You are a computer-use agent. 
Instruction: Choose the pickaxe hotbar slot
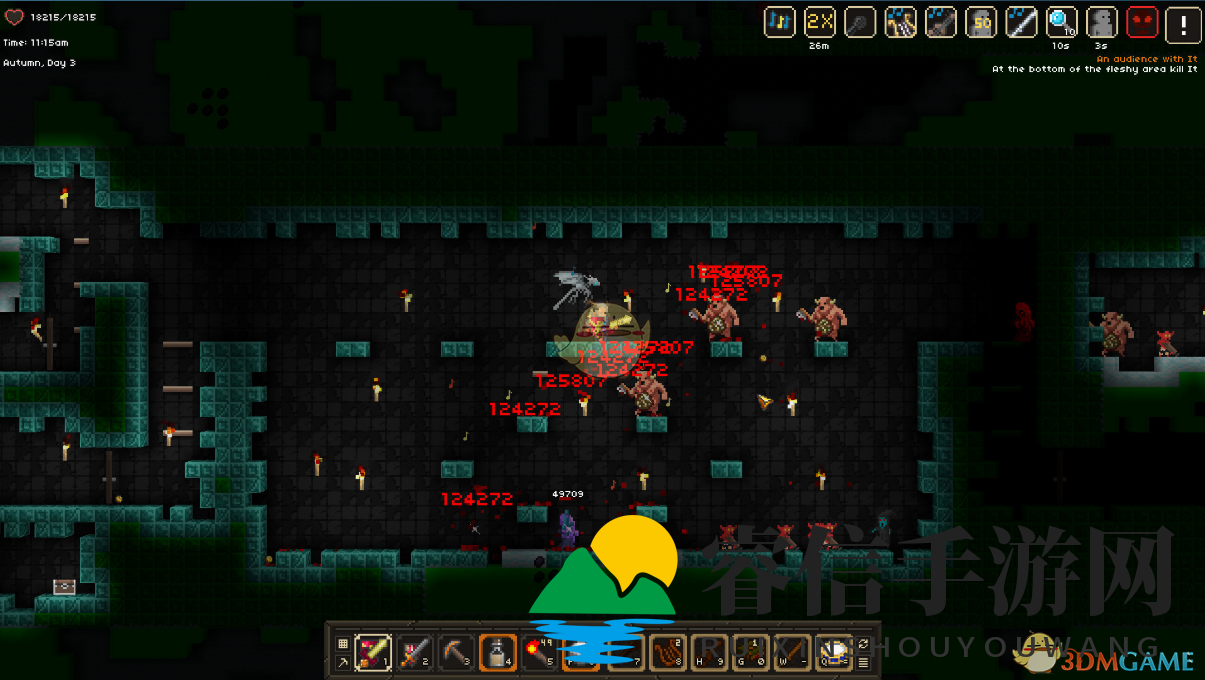point(456,652)
